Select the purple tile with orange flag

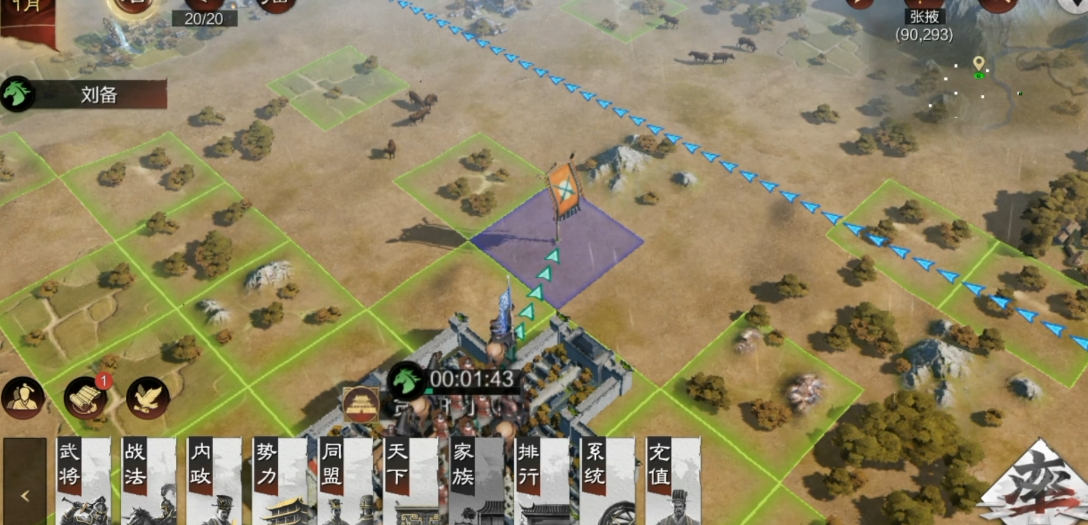[x=557, y=246]
